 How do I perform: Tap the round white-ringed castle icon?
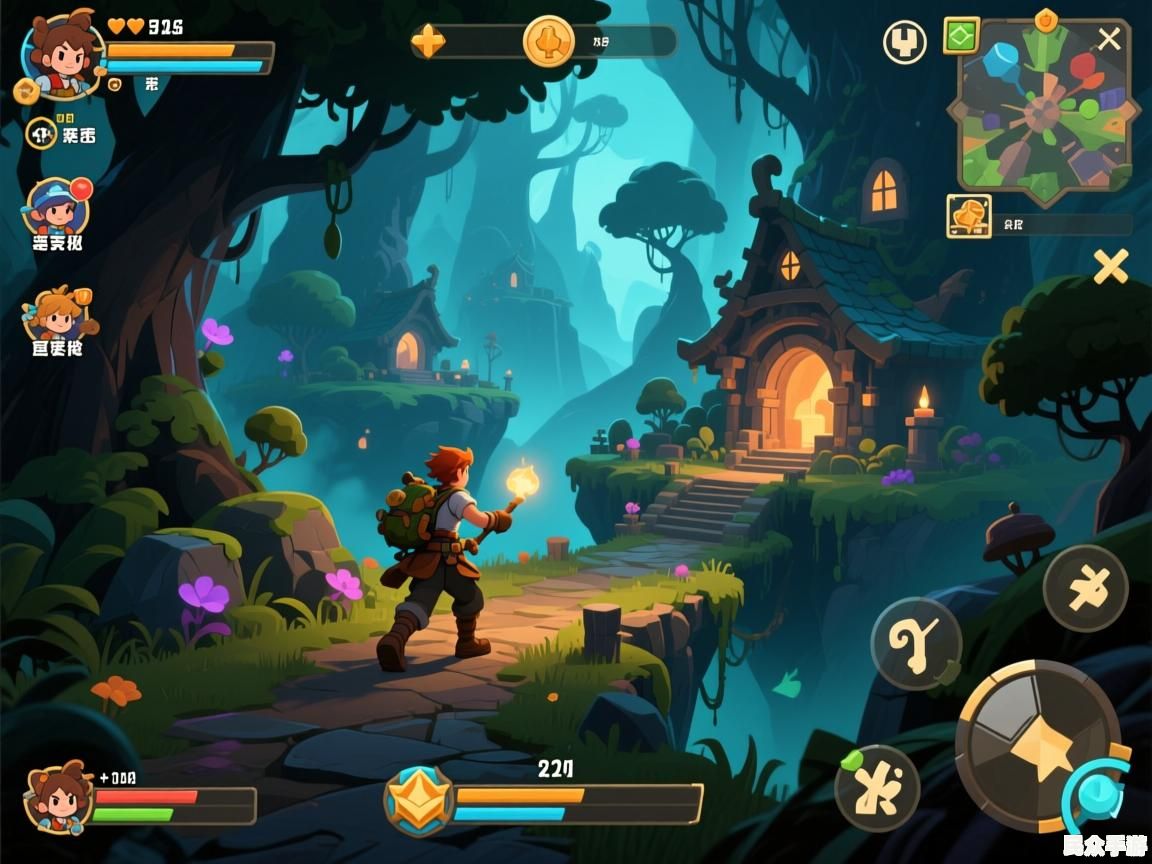point(904,42)
